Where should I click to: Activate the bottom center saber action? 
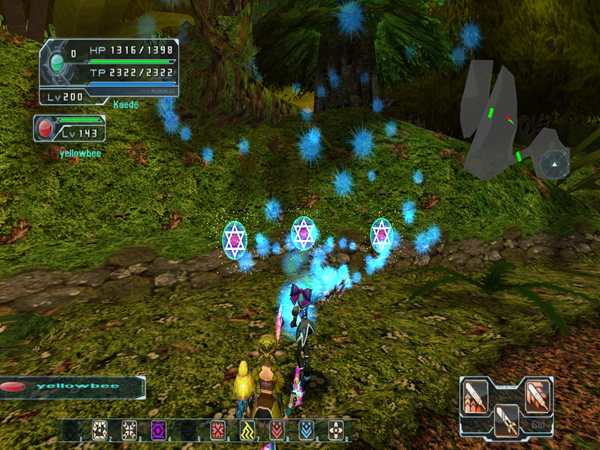coord(507,421)
